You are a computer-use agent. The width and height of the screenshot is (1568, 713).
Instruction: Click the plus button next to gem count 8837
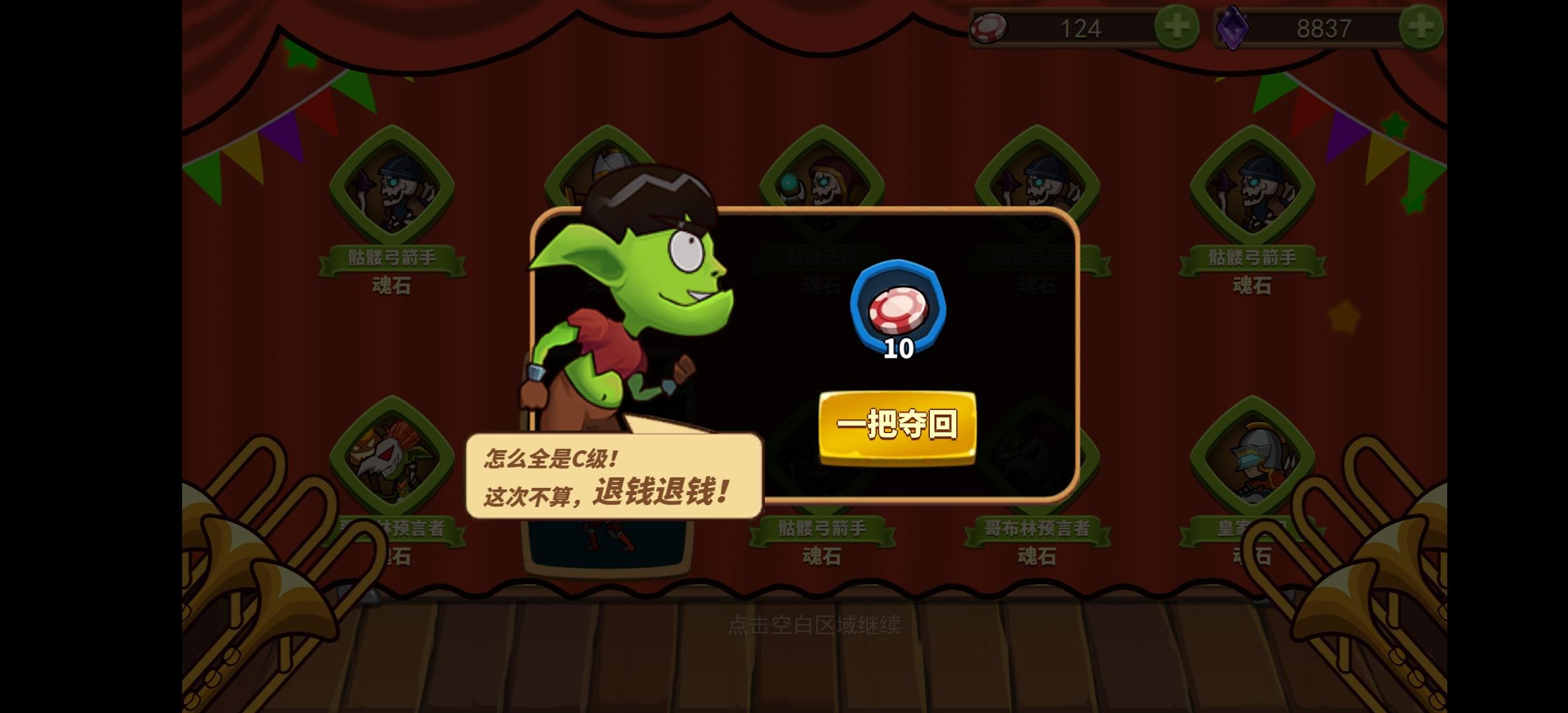(1422, 26)
